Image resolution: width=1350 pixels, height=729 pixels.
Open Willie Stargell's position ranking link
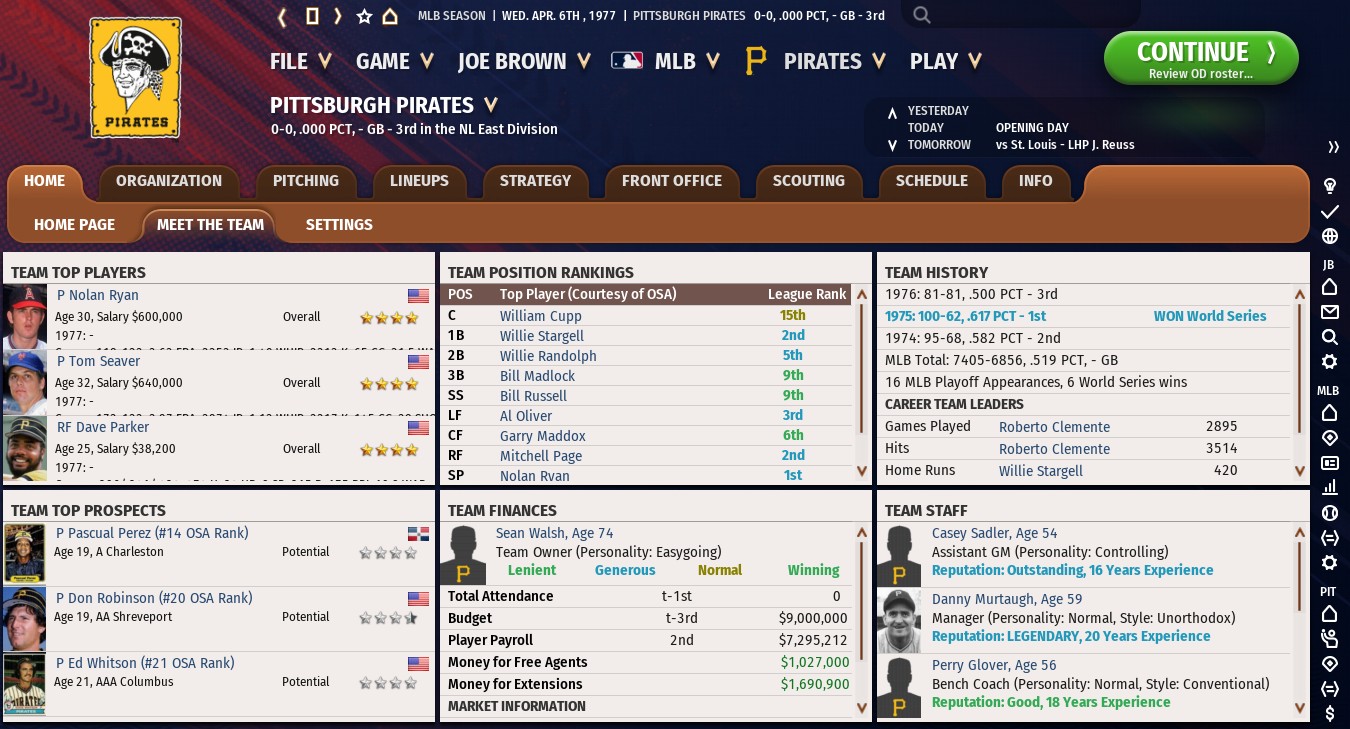click(x=541, y=336)
